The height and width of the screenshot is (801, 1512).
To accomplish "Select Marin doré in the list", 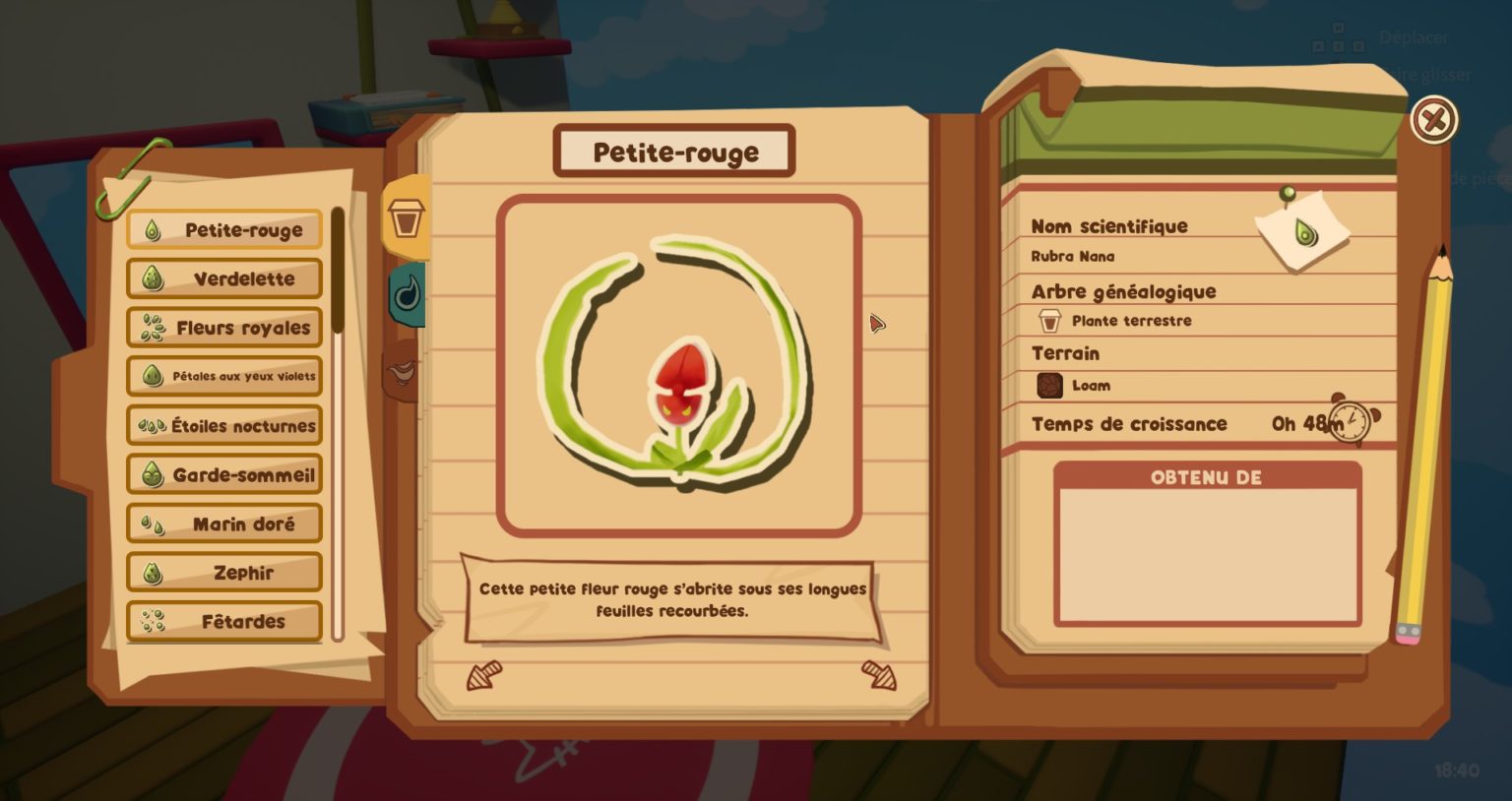I will [x=224, y=524].
